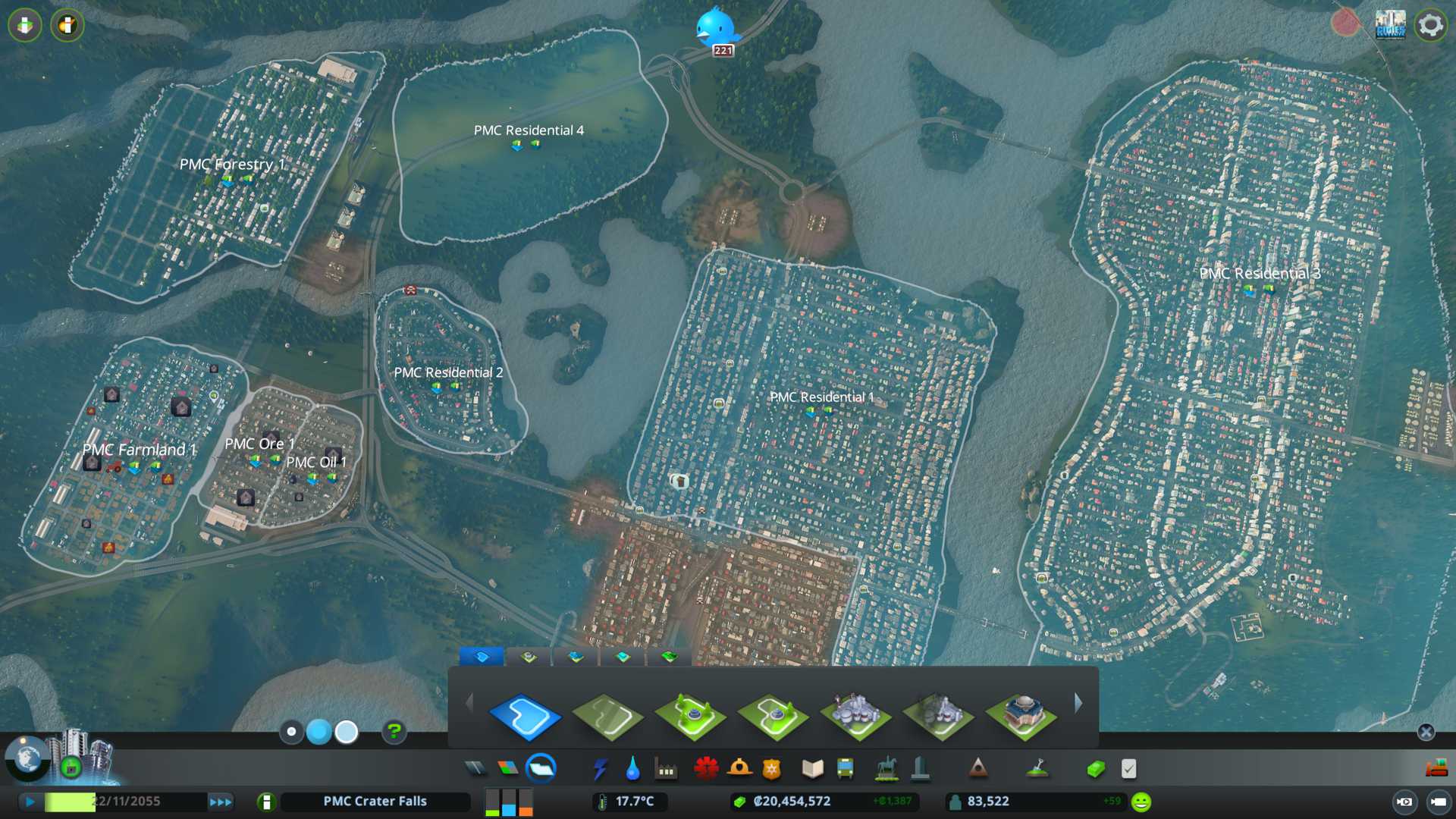The height and width of the screenshot is (819, 1456).
Task: Open the Public Transport menu
Action: pyautogui.click(x=845, y=769)
